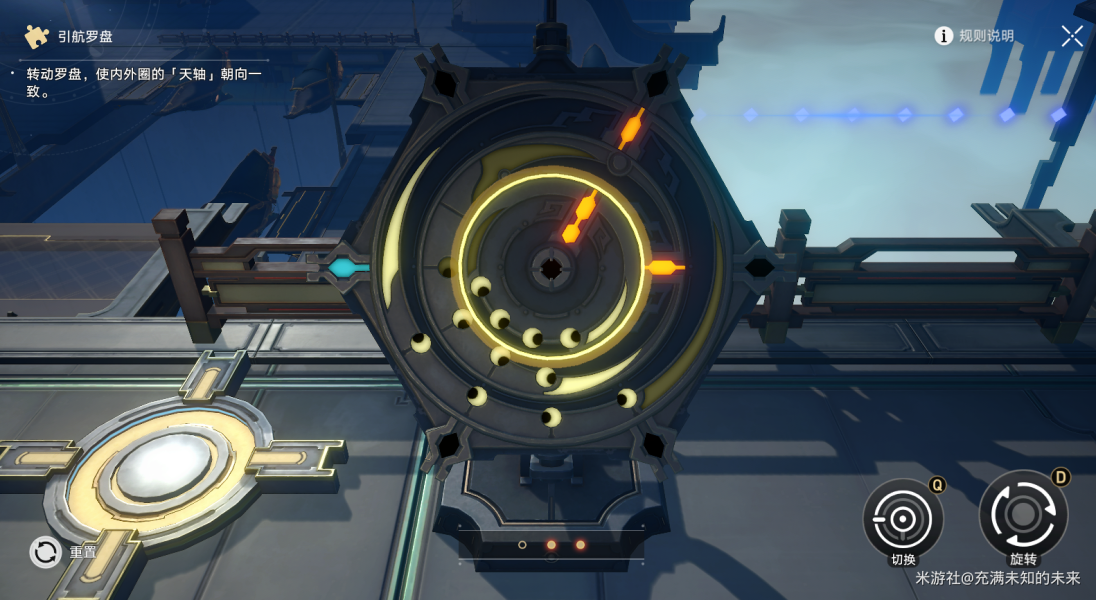Screen dimensions: 1096x600
Task: Open the 规则说明 rules explanation
Action: 975,36
